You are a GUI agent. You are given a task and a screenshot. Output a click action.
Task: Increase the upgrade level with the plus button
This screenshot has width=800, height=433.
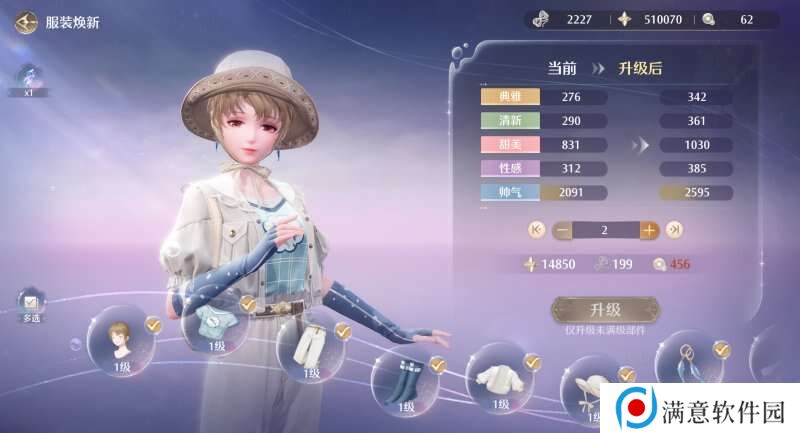pyautogui.click(x=649, y=230)
